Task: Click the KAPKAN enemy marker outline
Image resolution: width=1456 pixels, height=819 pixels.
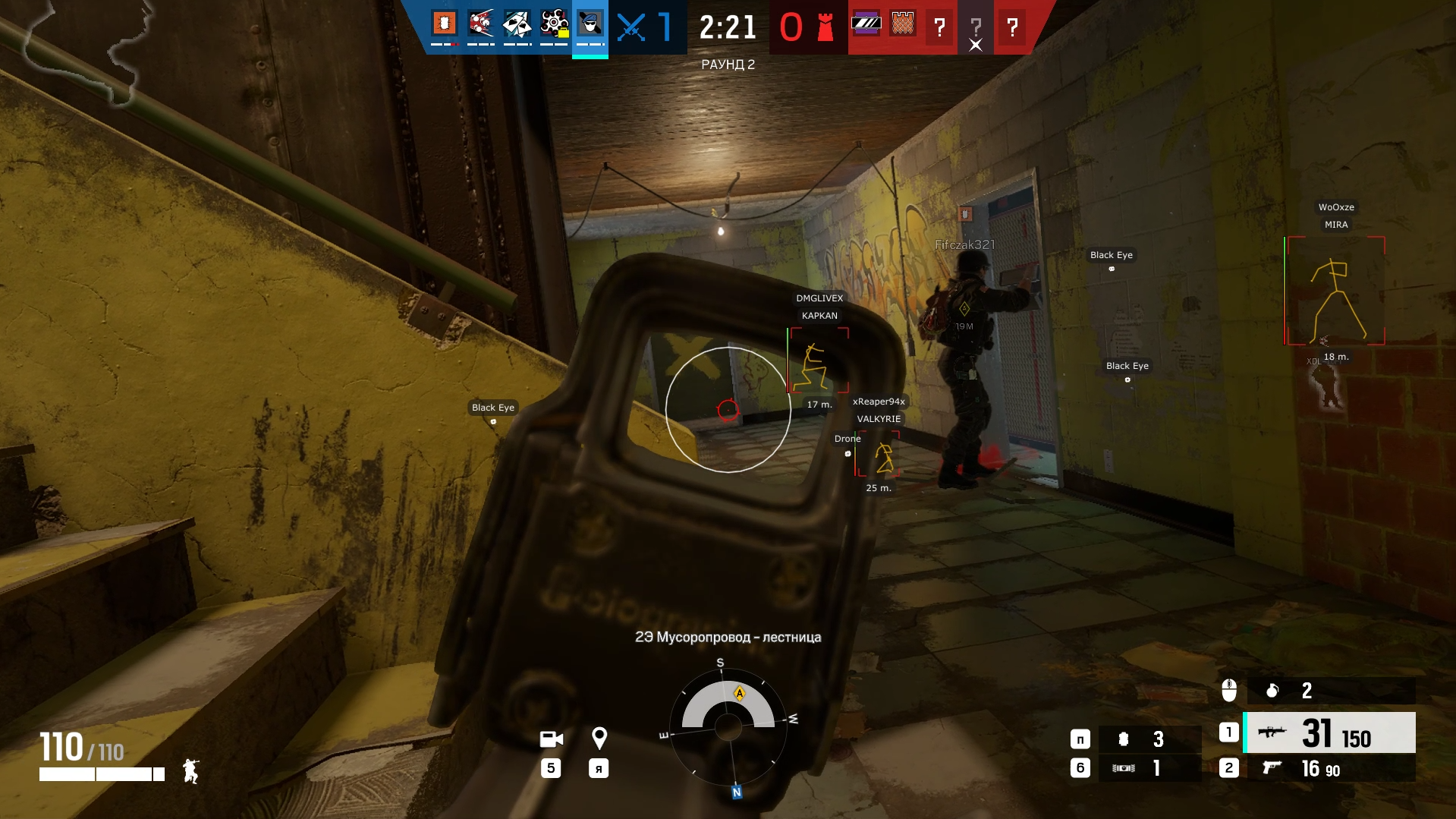Action: pos(819,360)
